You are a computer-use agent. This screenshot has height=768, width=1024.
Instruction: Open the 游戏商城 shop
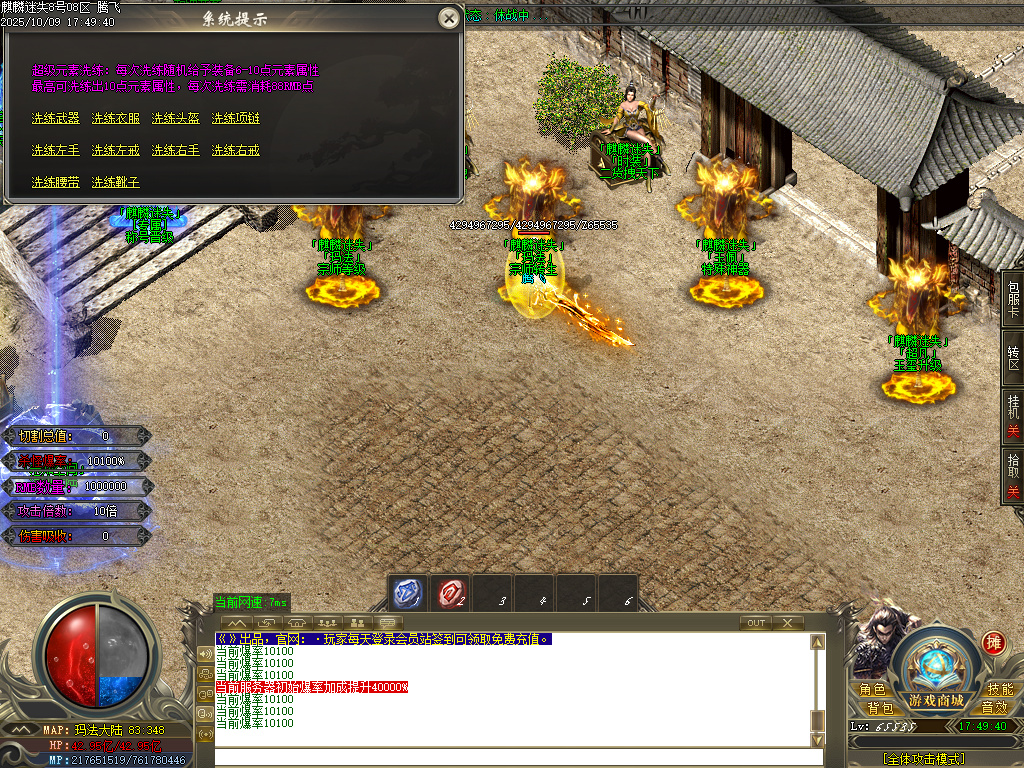[x=936, y=699]
